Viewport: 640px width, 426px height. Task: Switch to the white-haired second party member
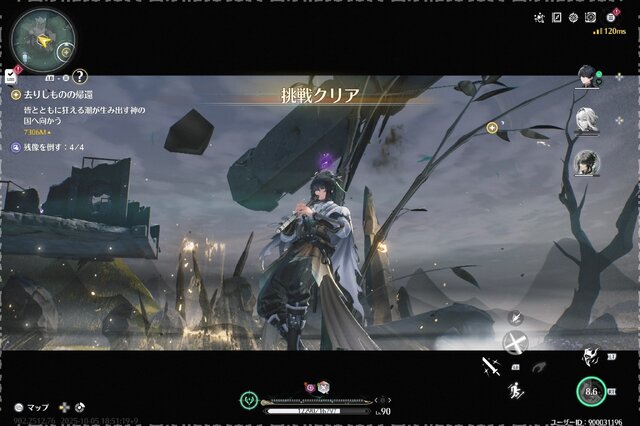[587, 119]
